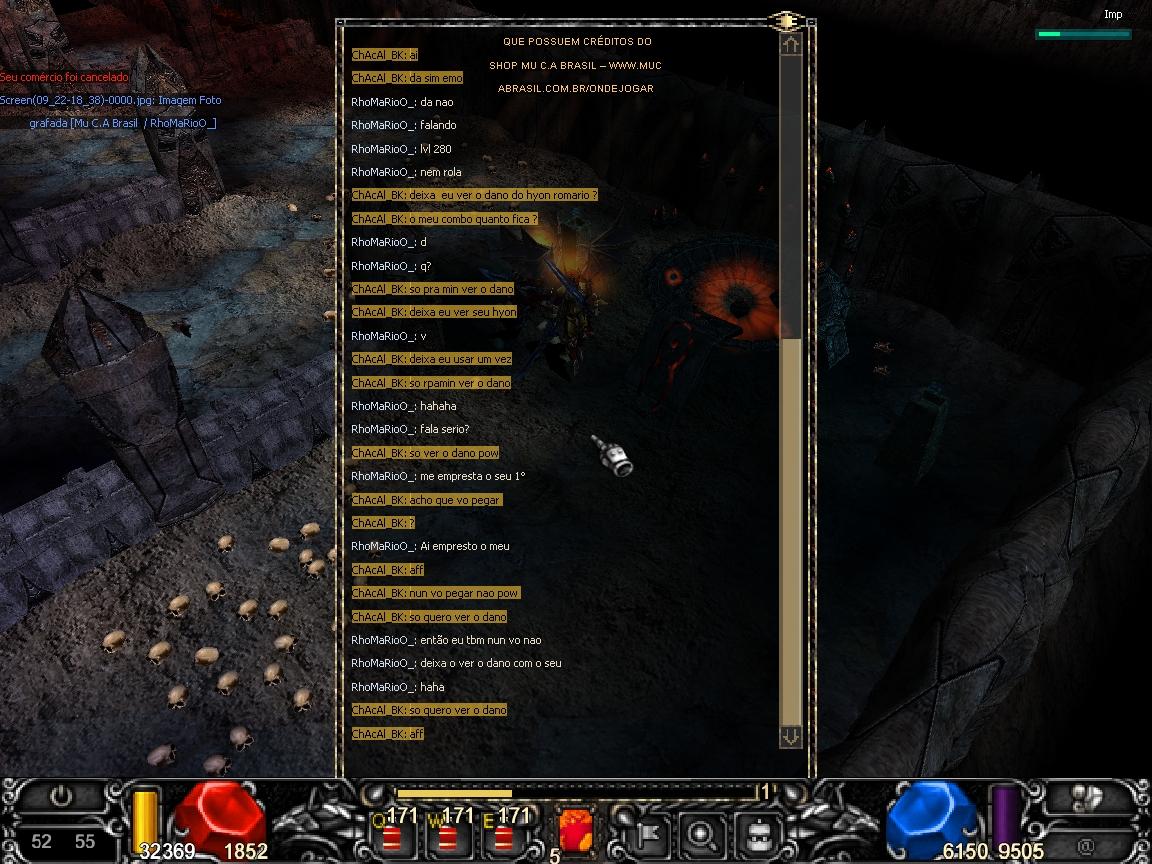Click the magnifying glass button

pos(702,831)
